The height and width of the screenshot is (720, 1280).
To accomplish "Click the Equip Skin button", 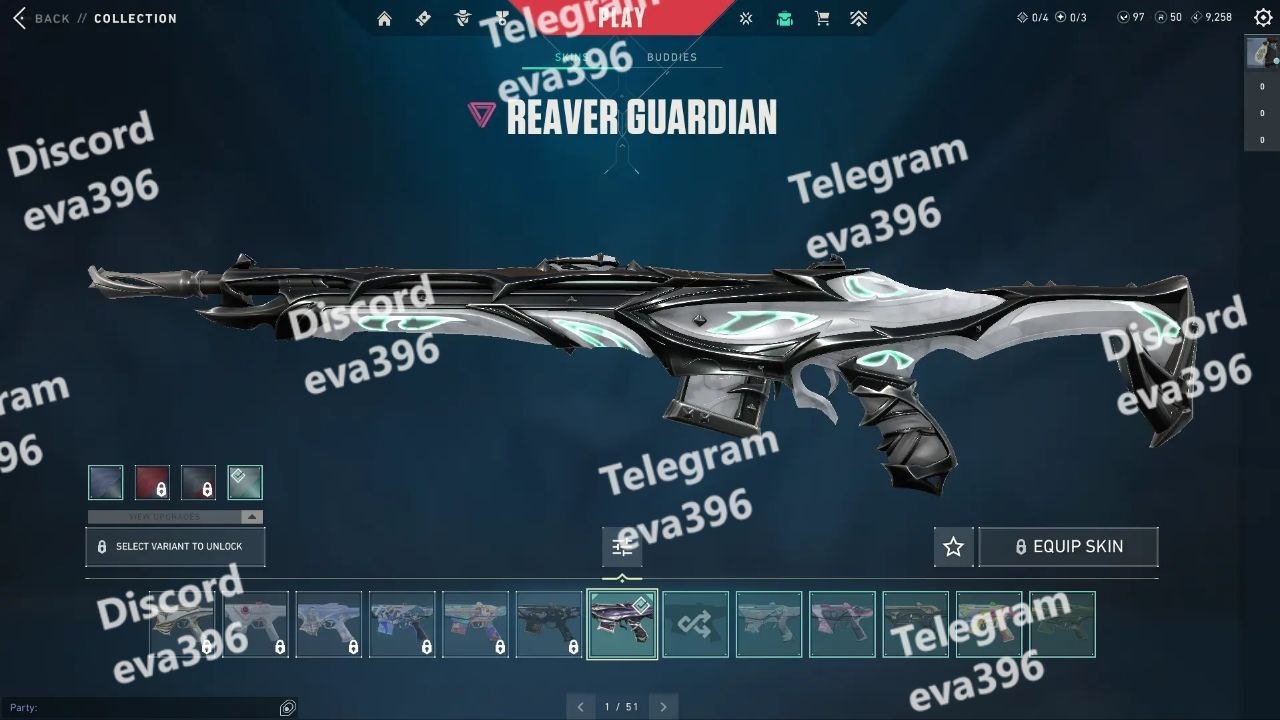I will [x=1068, y=547].
